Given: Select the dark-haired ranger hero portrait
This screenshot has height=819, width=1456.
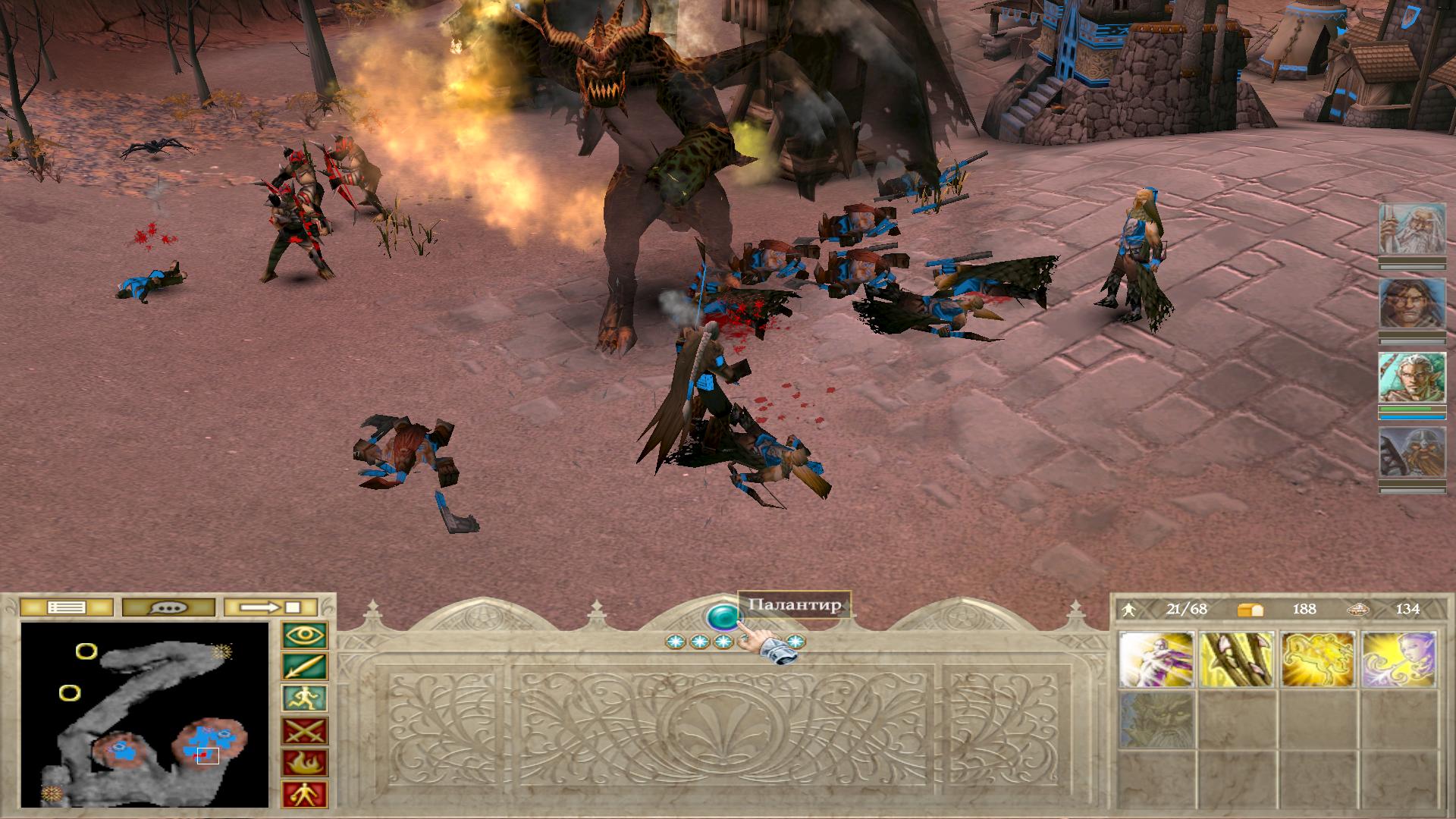Looking at the screenshot, I should pyautogui.click(x=1412, y=303).
